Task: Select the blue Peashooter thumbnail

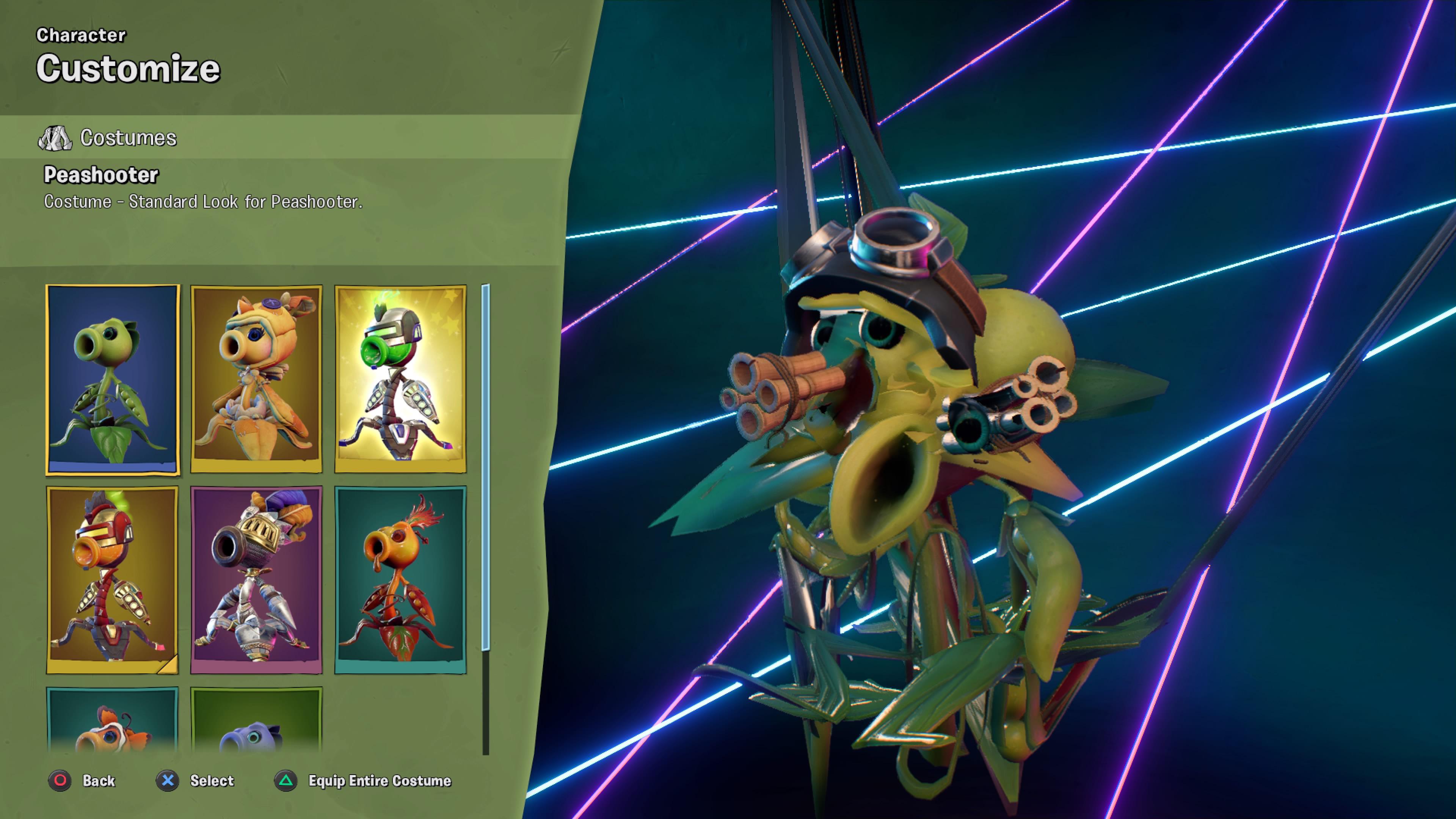Action: click(256, 729)
